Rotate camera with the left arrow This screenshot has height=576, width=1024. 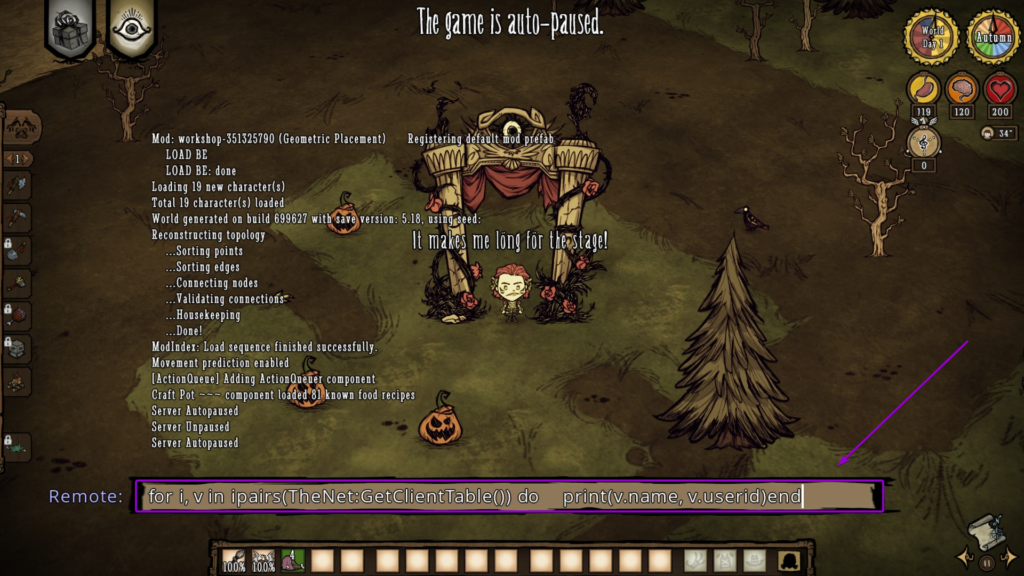point(963,554)
